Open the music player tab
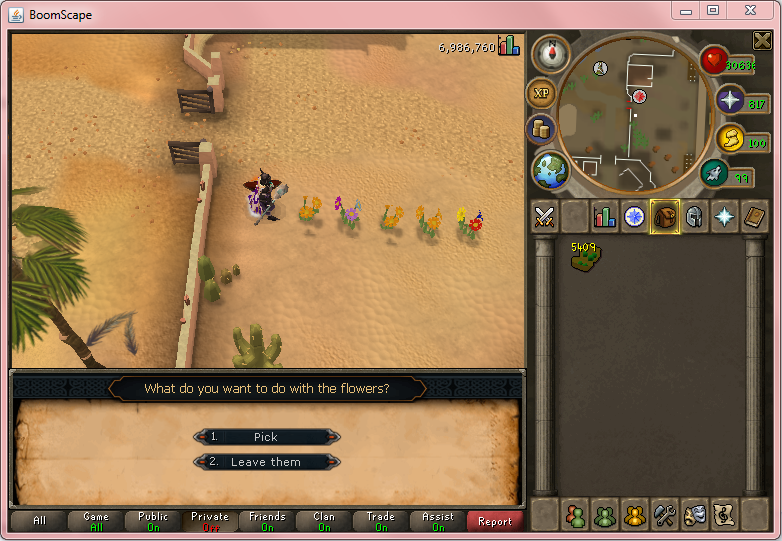782x541 pixels. pyautogui.click(x=724, y=516)
